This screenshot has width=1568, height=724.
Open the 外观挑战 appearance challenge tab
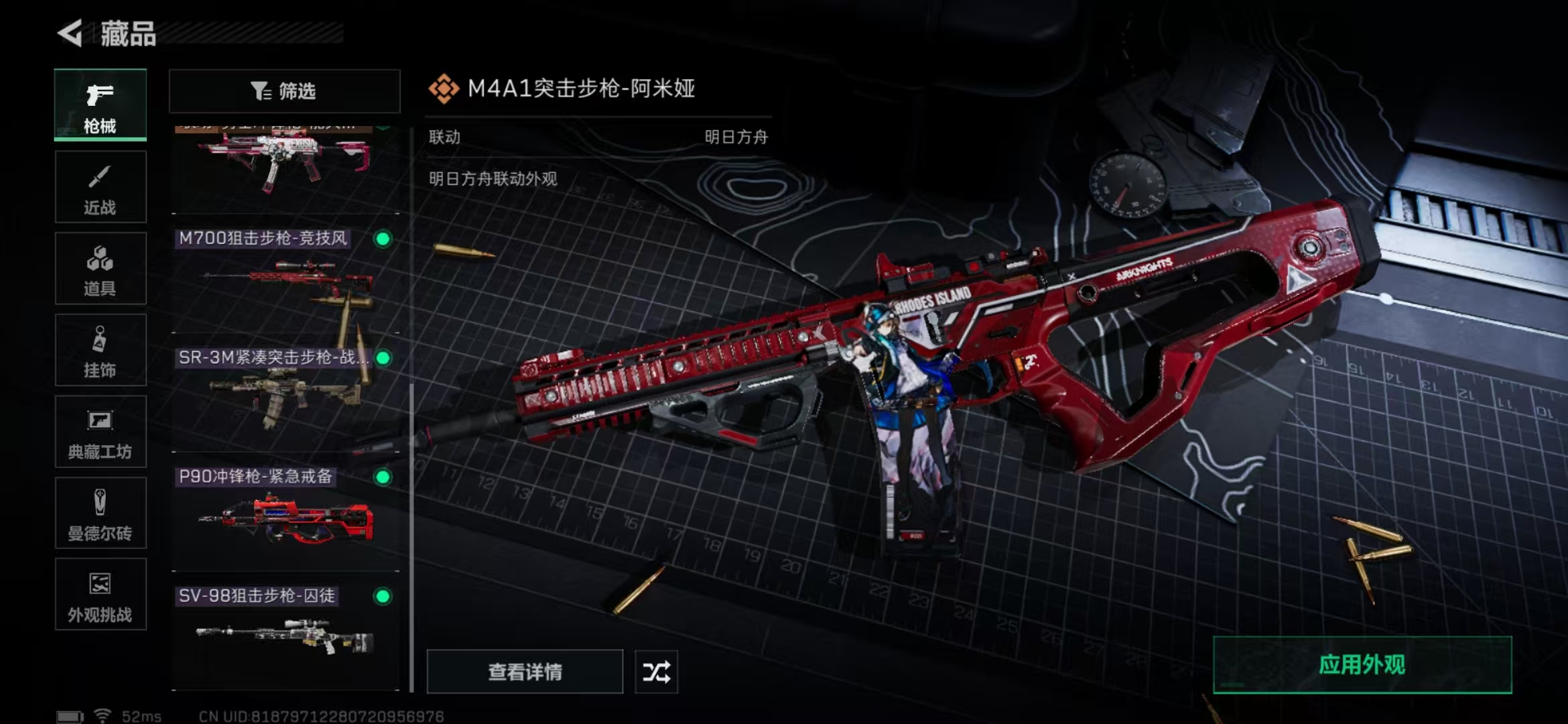click(100, 595)
